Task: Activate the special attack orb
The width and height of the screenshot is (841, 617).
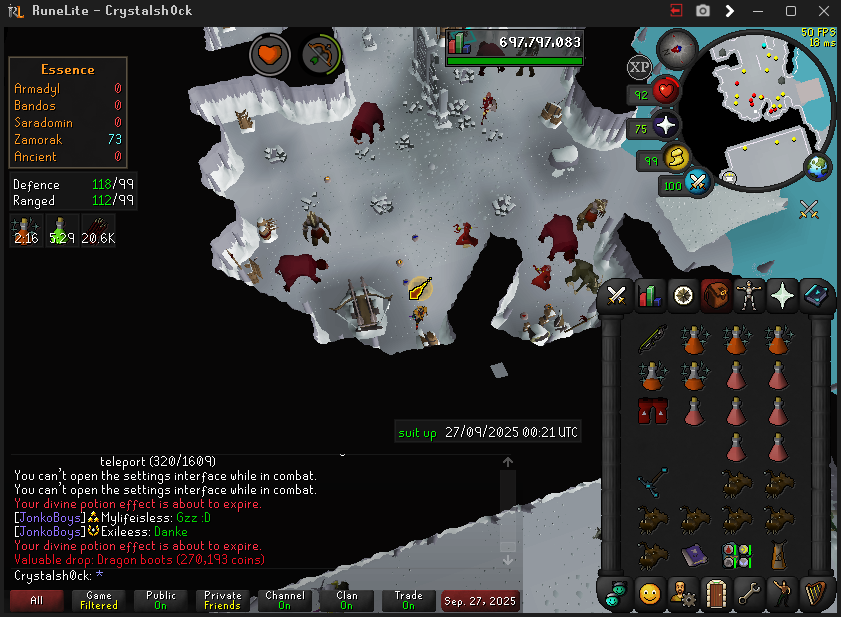Action: click(x=698, y=183)
